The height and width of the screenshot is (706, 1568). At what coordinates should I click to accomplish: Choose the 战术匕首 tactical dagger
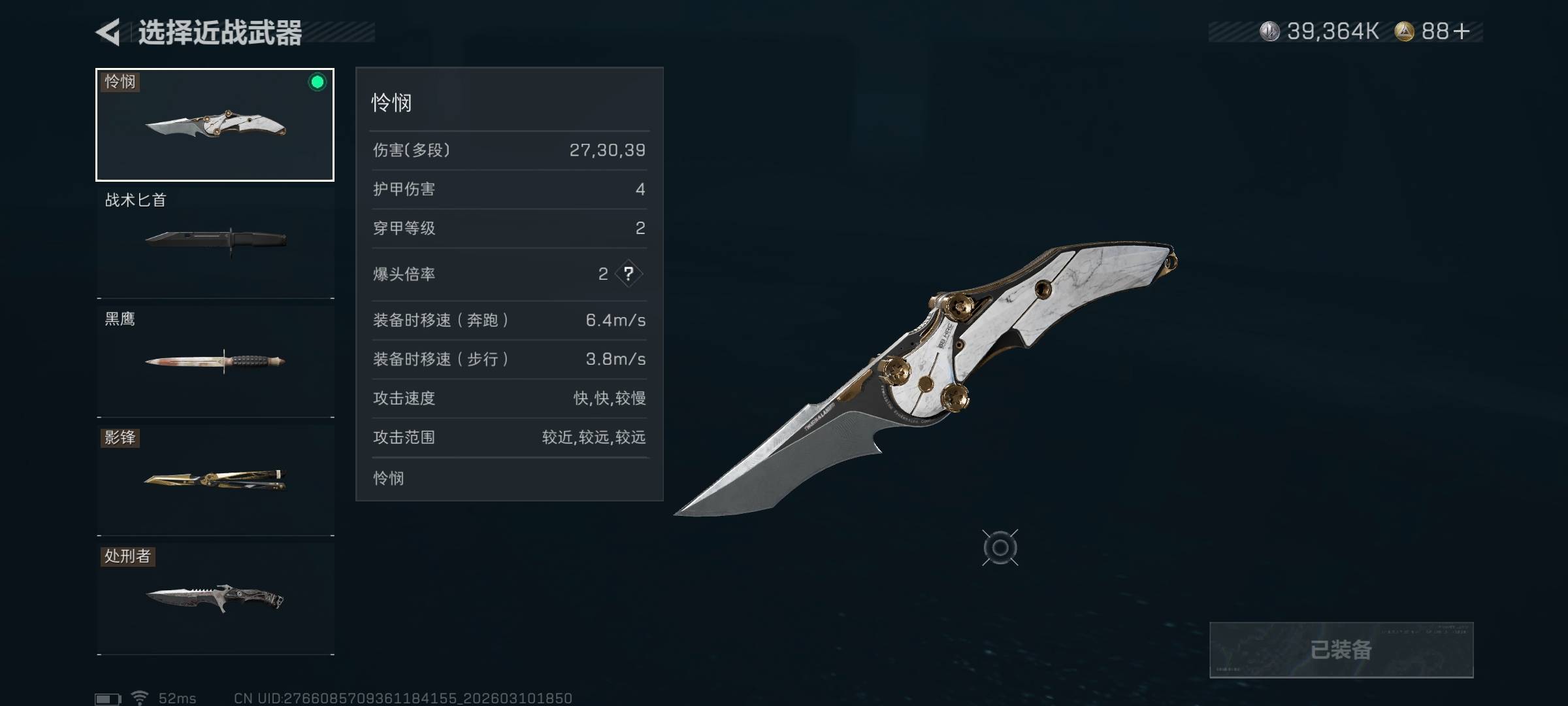[x=215, y=241]
